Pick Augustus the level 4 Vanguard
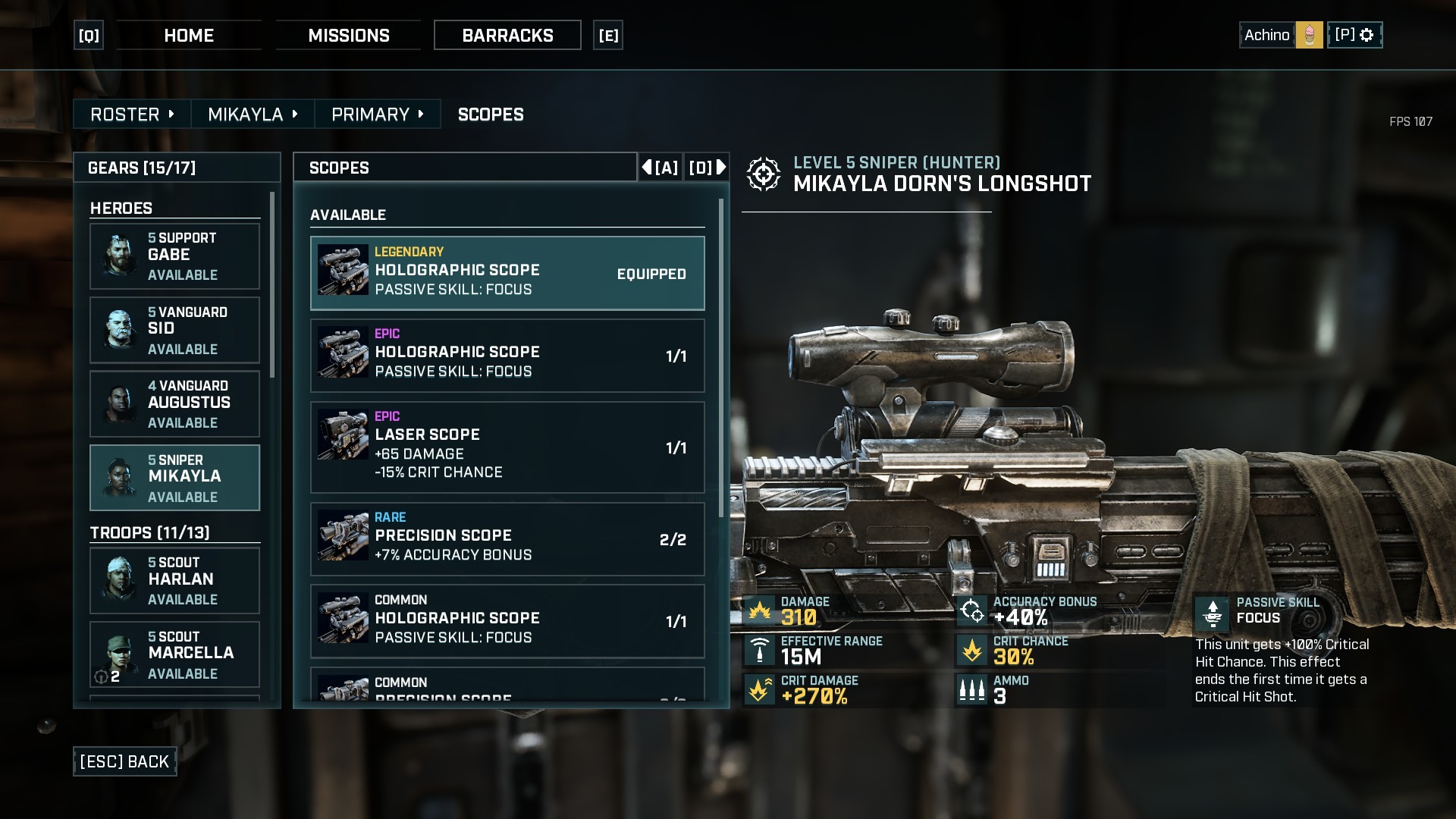Image resolution: width=1456 pixels, height=819 pixels. (x=174, y=404)
